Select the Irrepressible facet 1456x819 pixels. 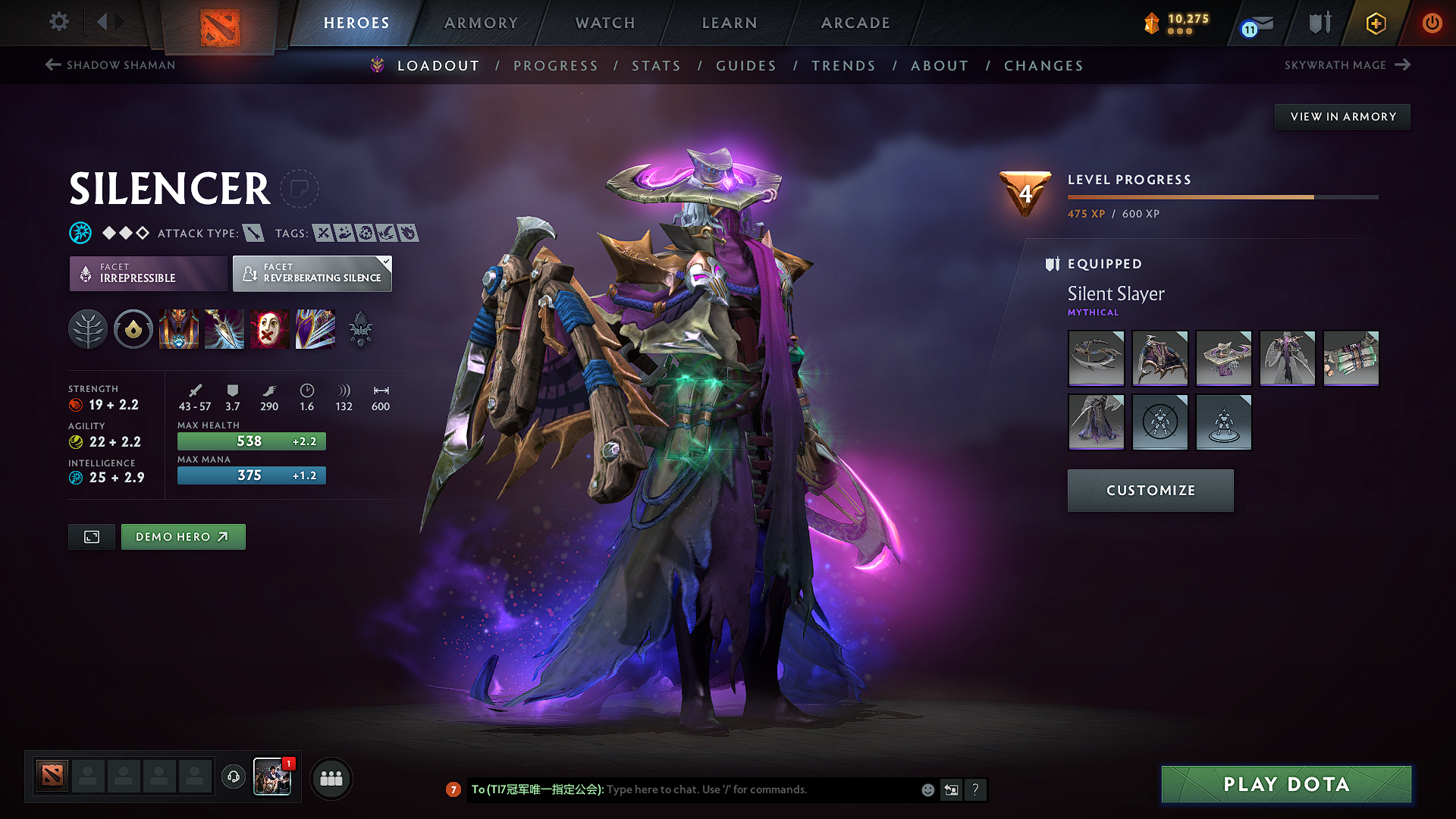(148, 273)
